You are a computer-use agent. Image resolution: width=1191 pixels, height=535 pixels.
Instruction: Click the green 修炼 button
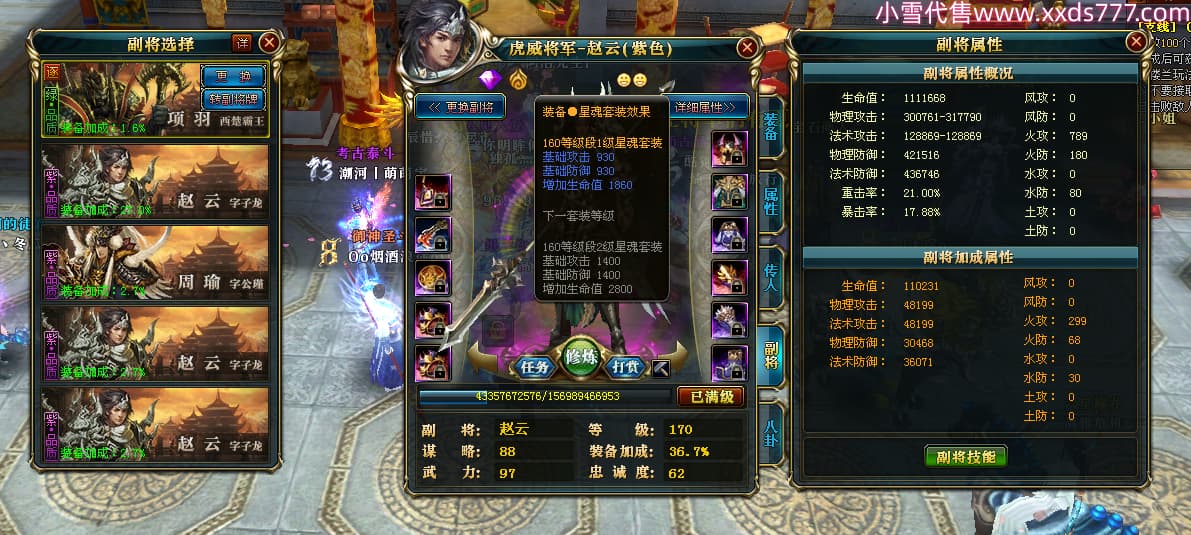tap(581, 358)
